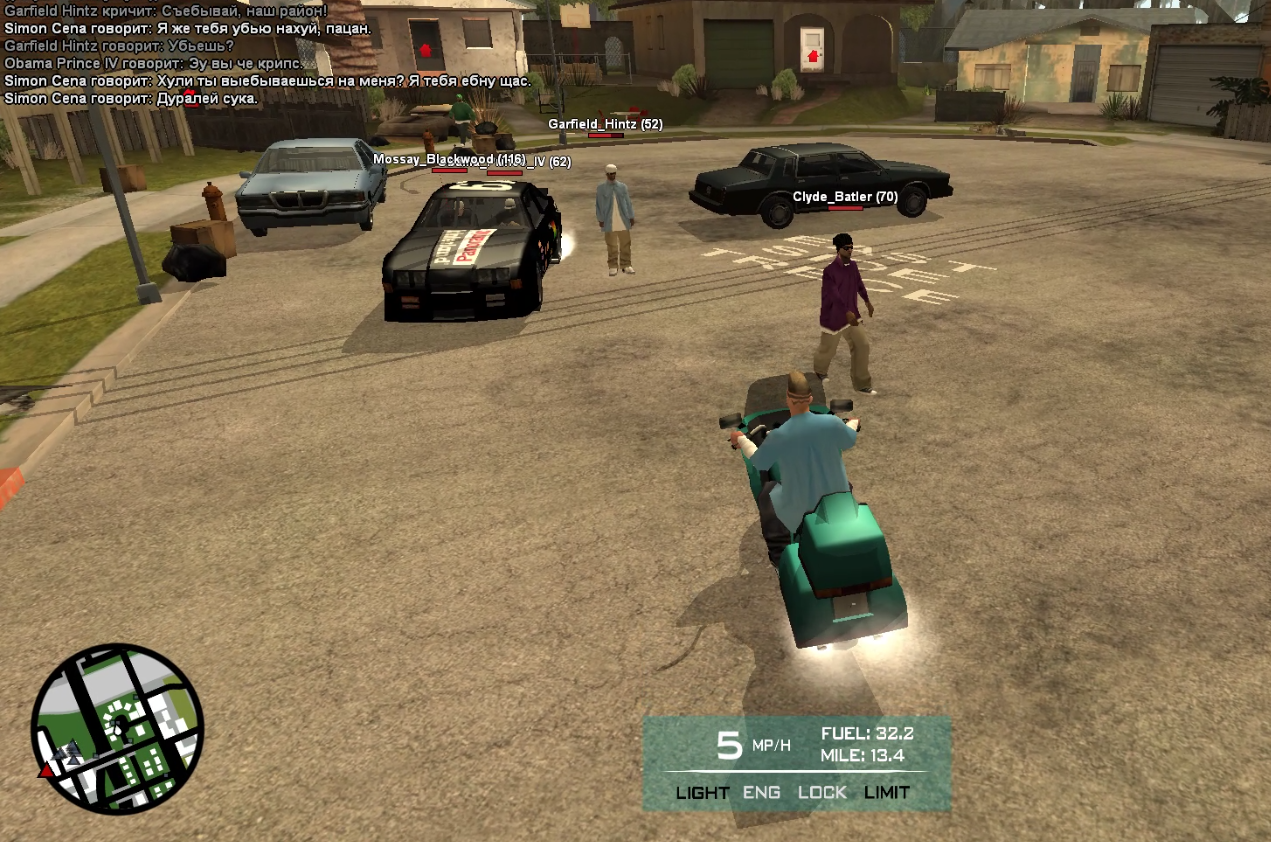Toggle the LIMIT speed limiter indicator
1271x842 pixels.
coord(887,792)
